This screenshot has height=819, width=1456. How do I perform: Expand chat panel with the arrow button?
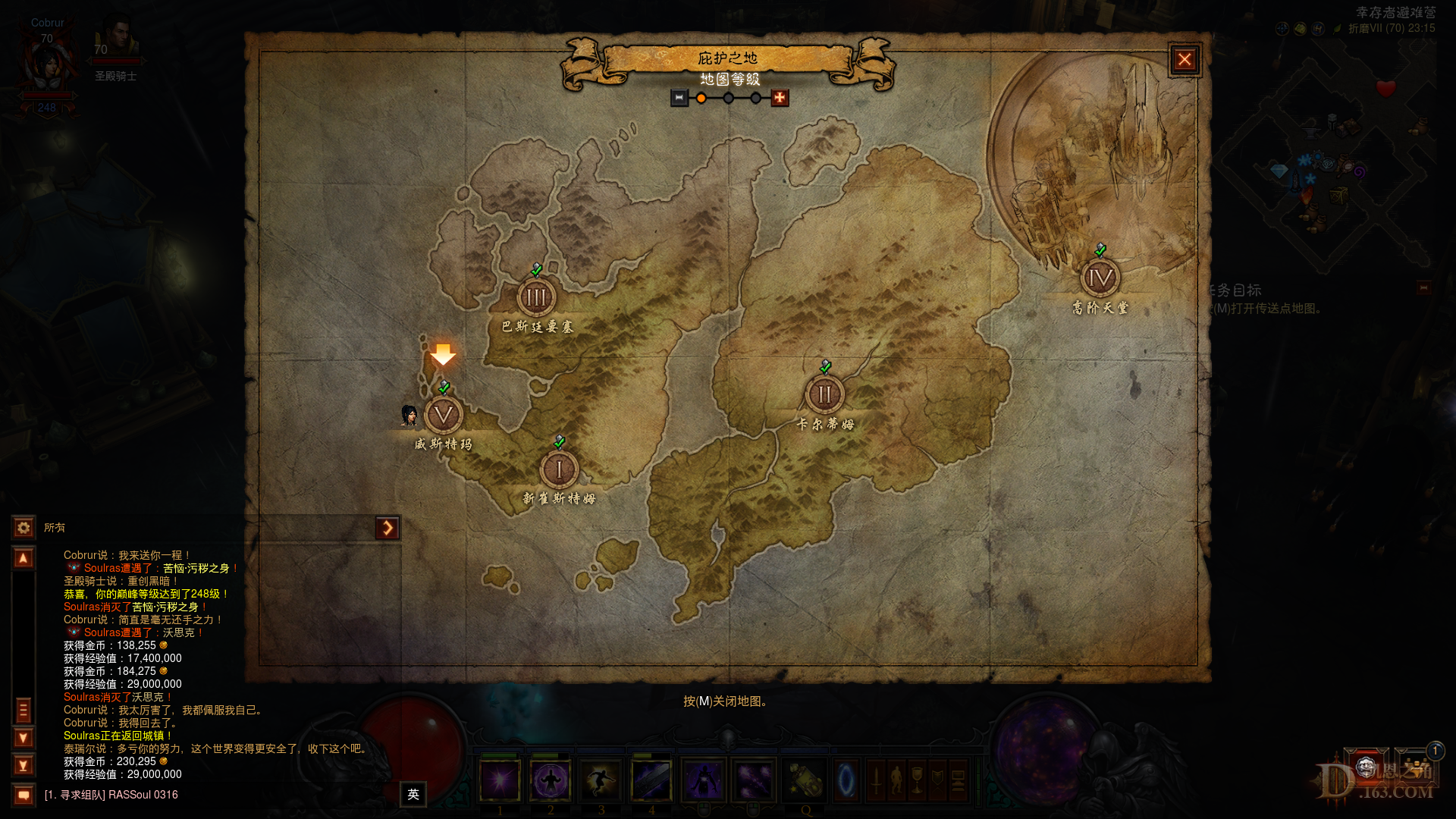coord(388,528)
